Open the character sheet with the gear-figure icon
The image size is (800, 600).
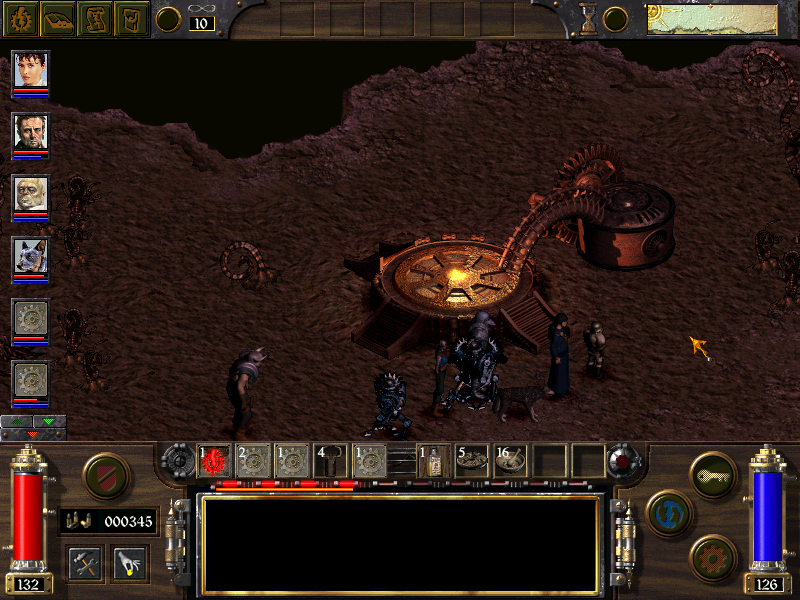pyautogui.click(x=19, y=18)
